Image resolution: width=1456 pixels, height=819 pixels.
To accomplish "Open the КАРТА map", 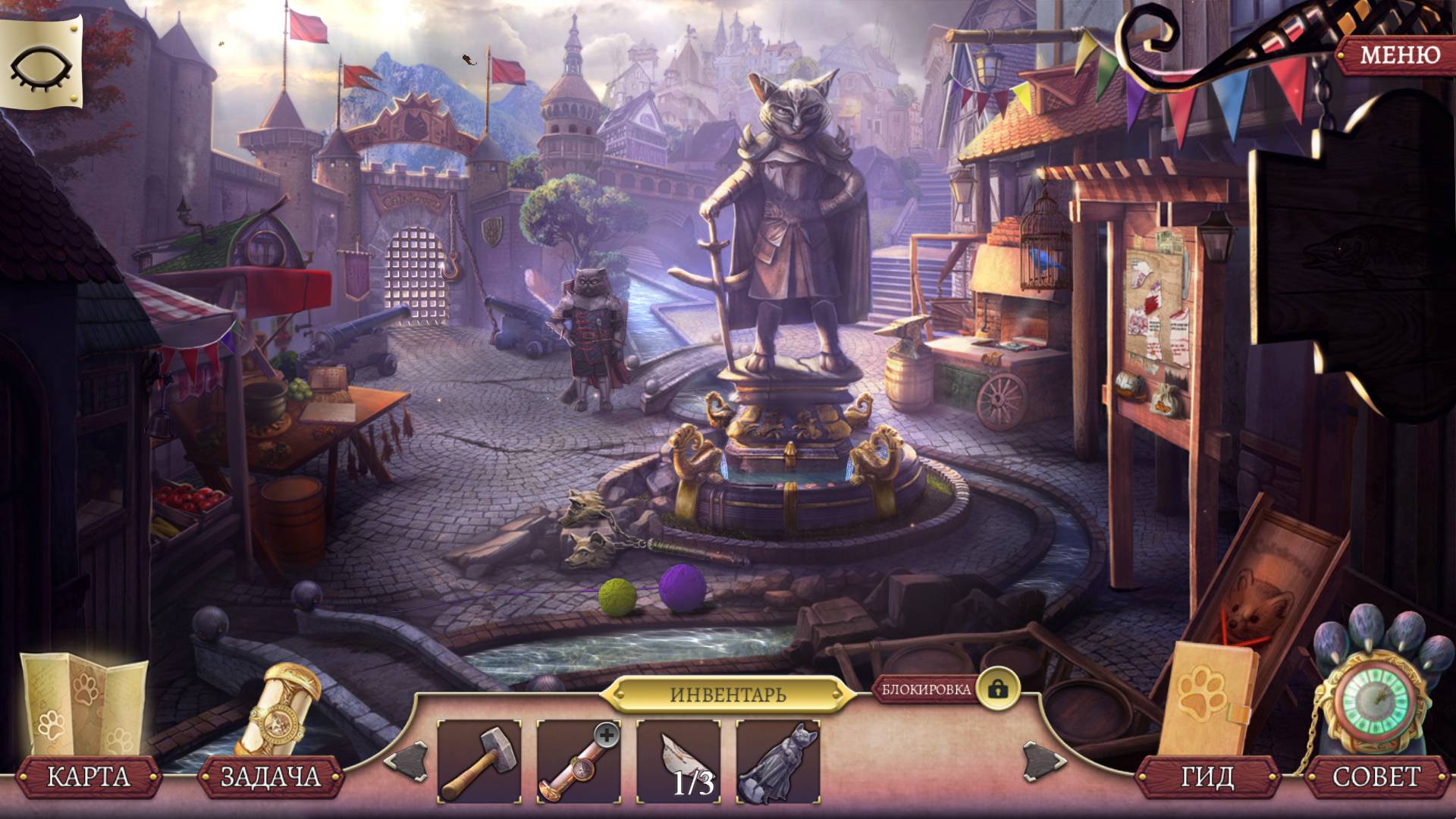I will [89, 776].
